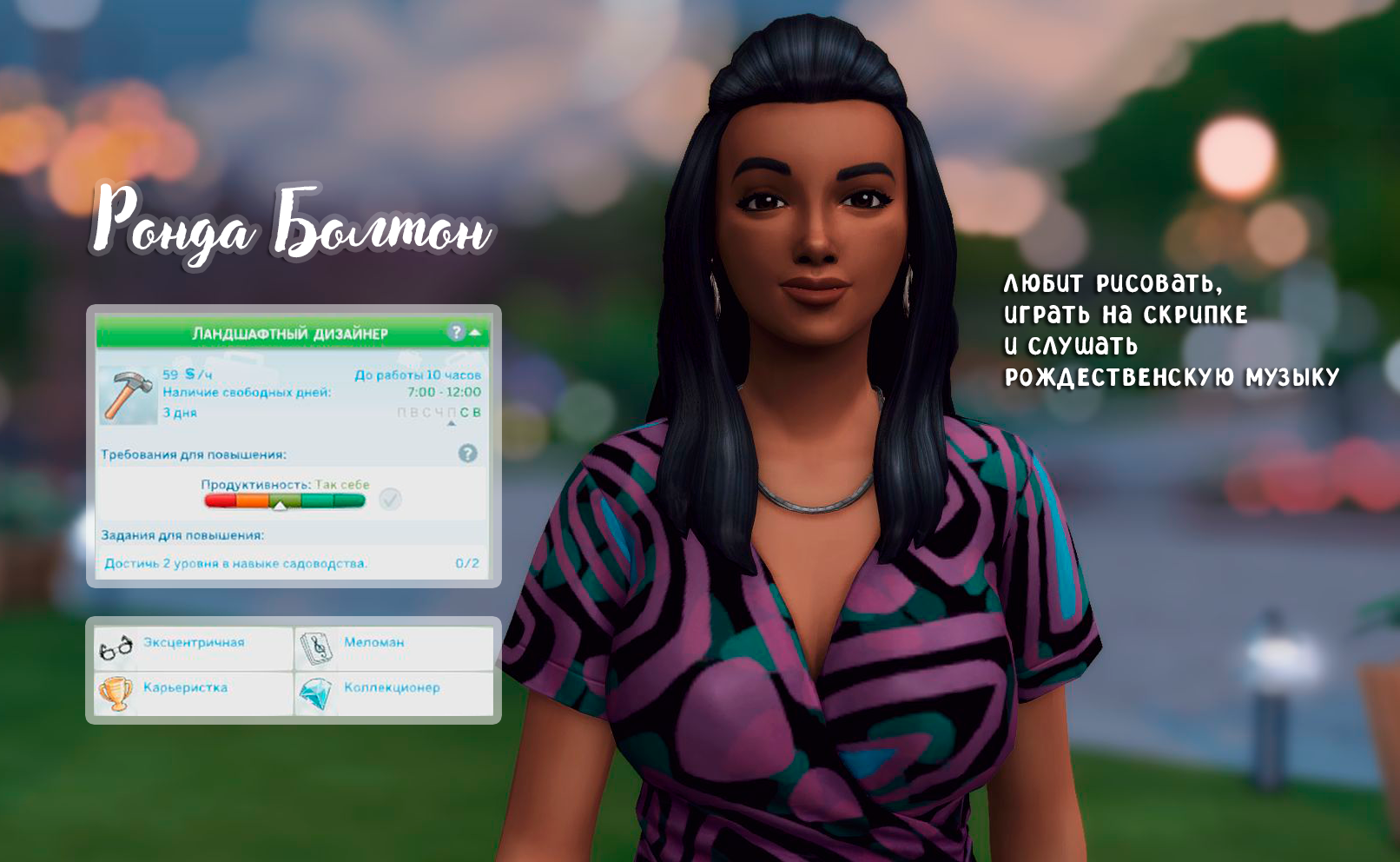
Task: Click the help question mark in the green career header
Action: [457, 332]
